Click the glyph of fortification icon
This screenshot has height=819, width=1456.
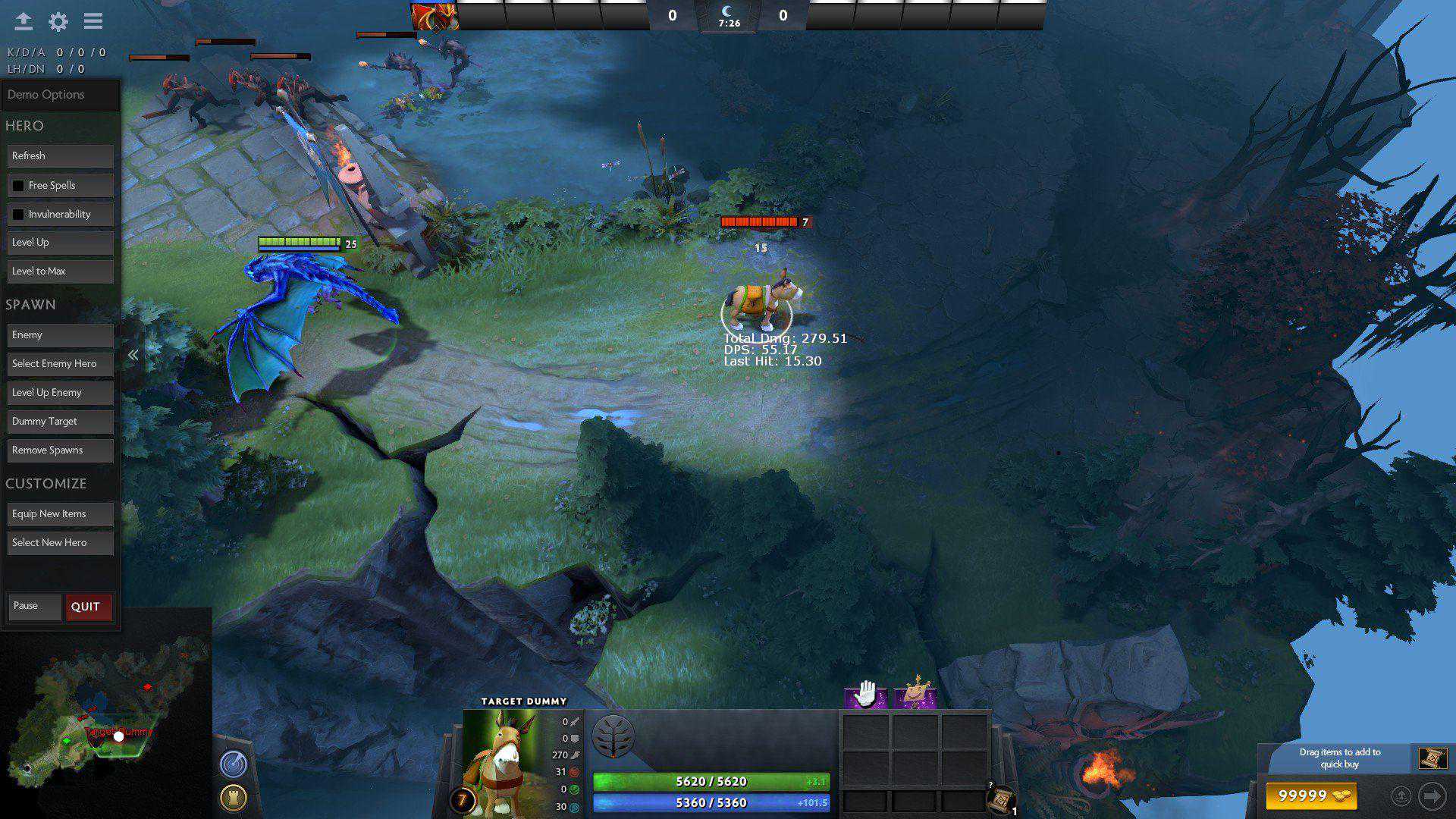[234, 797]
